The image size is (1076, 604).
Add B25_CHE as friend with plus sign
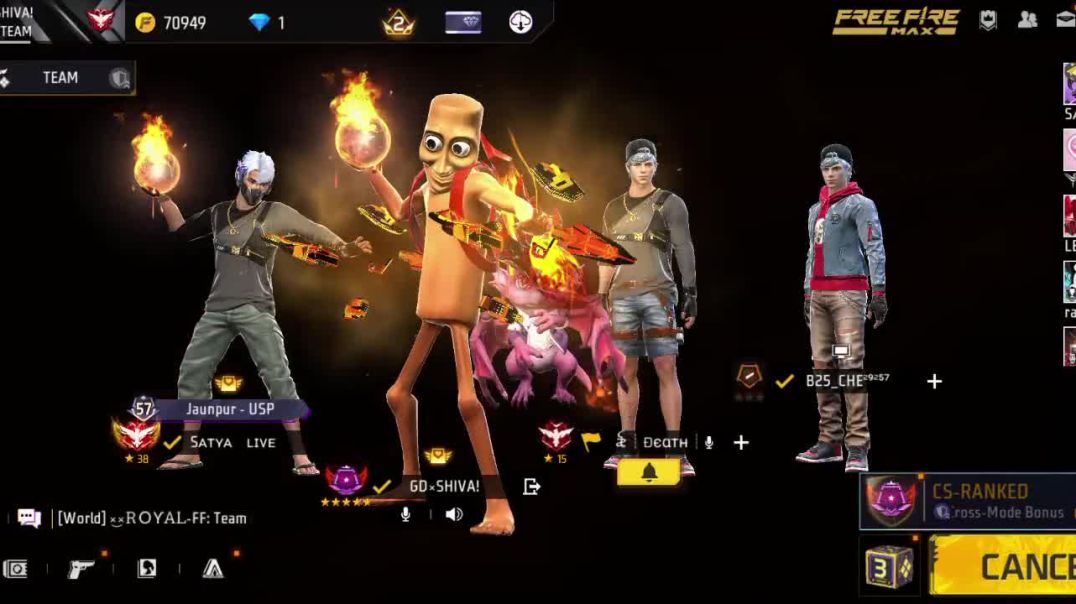click(x=934, y=381)
